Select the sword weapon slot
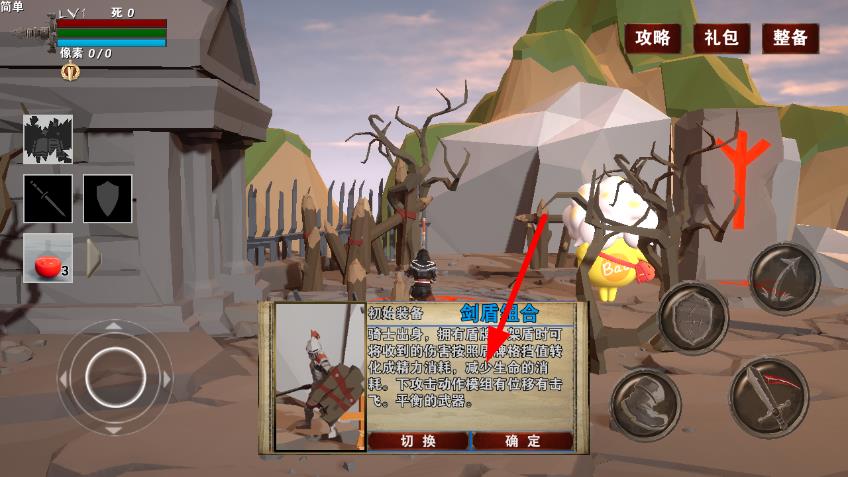 pos(48,199)
